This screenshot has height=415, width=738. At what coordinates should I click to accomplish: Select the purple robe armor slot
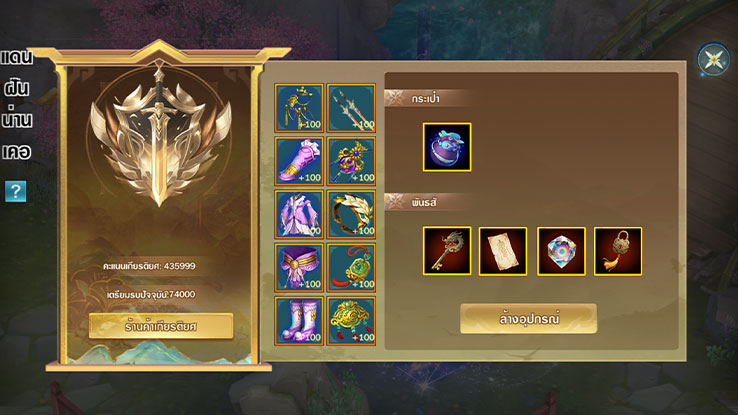(300, 214)
